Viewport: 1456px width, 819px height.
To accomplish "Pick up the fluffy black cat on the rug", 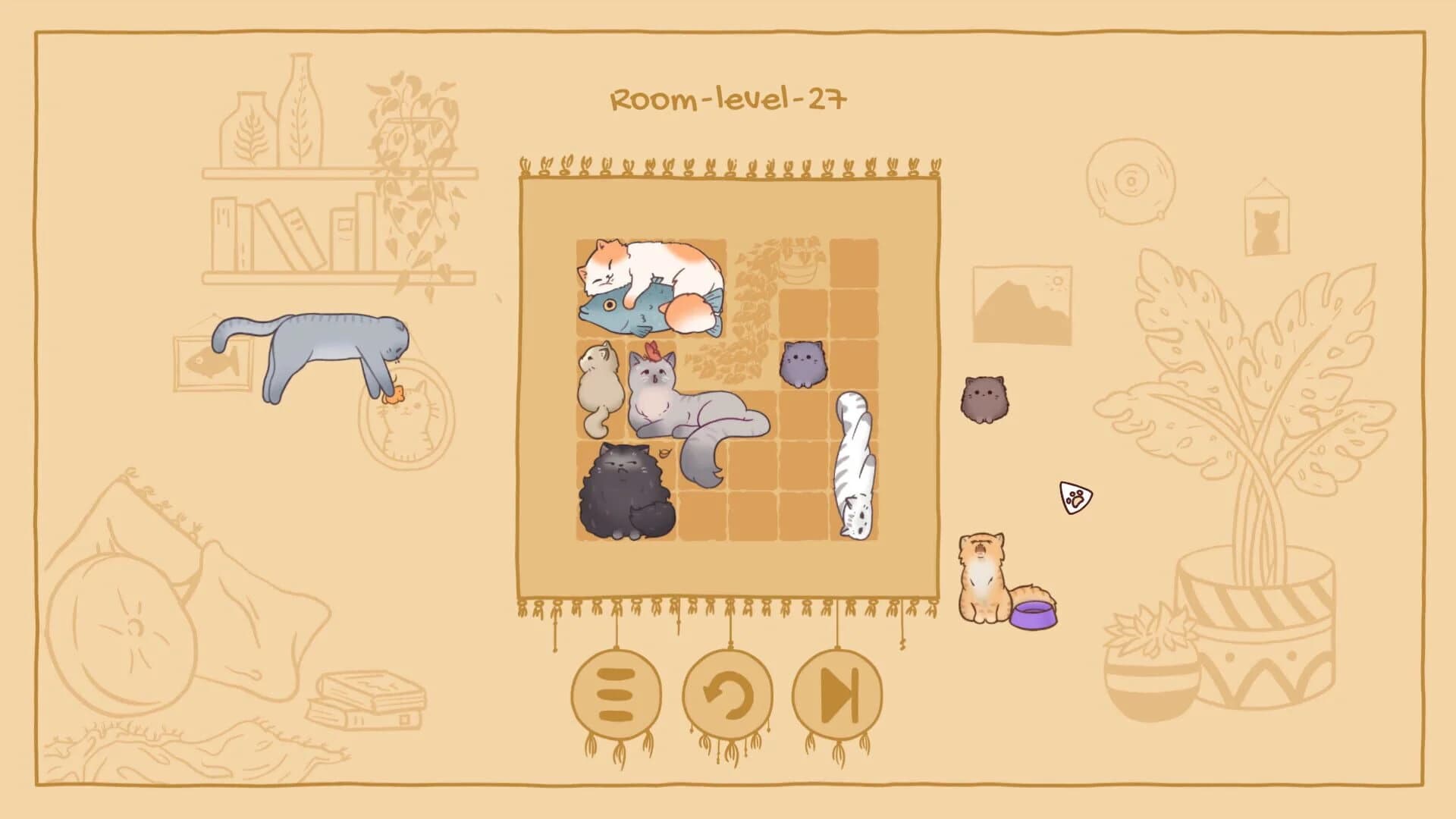I will pyautogui.click(x=626, y=493).
